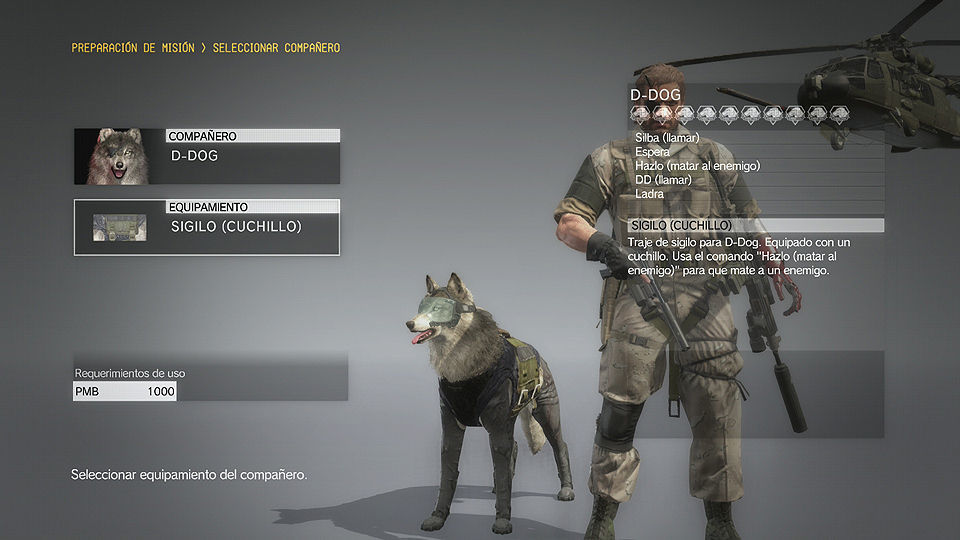The image size is (960, 540).
Task: Click the D-Dog portrait thumbnail
Action: click(x=119, y=157)
